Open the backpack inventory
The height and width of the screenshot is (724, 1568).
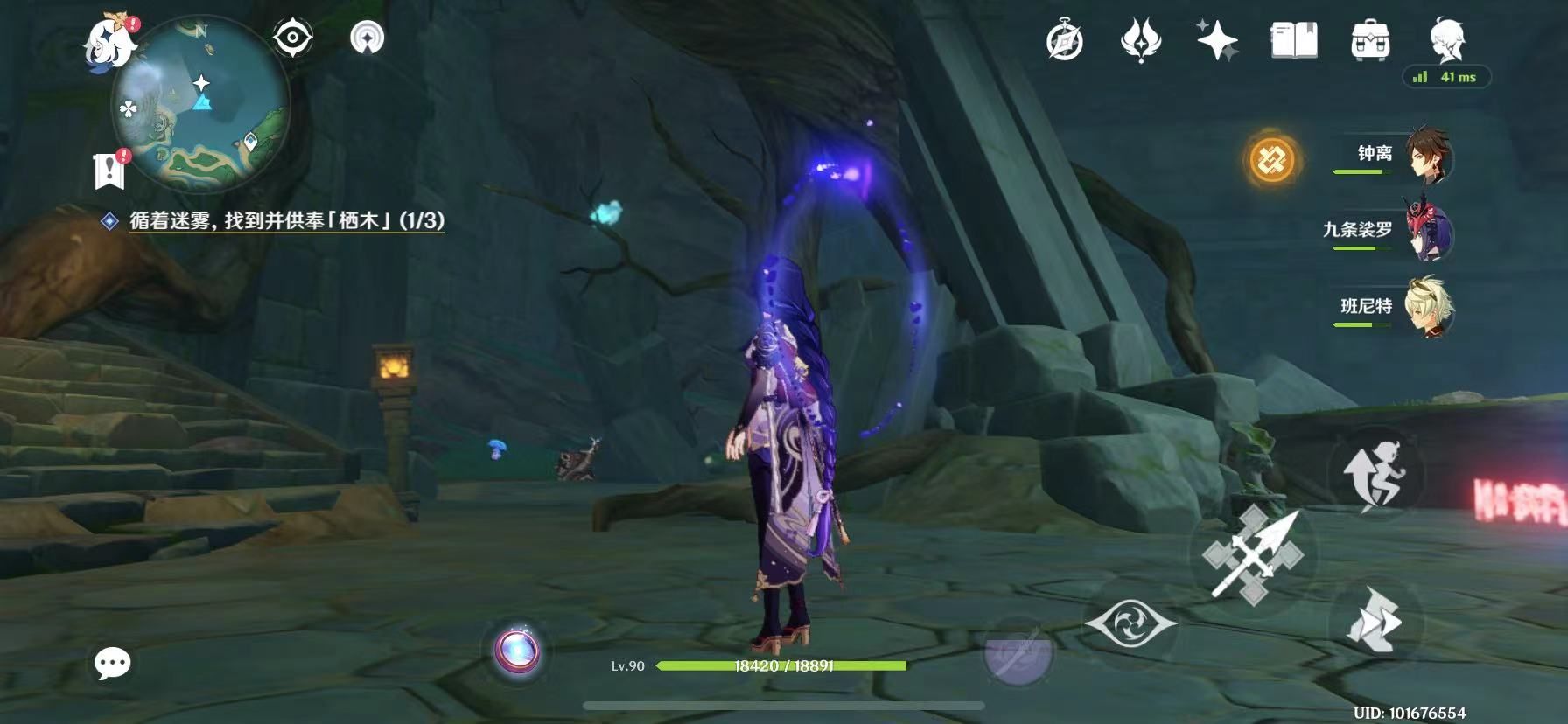[1370, 41]
